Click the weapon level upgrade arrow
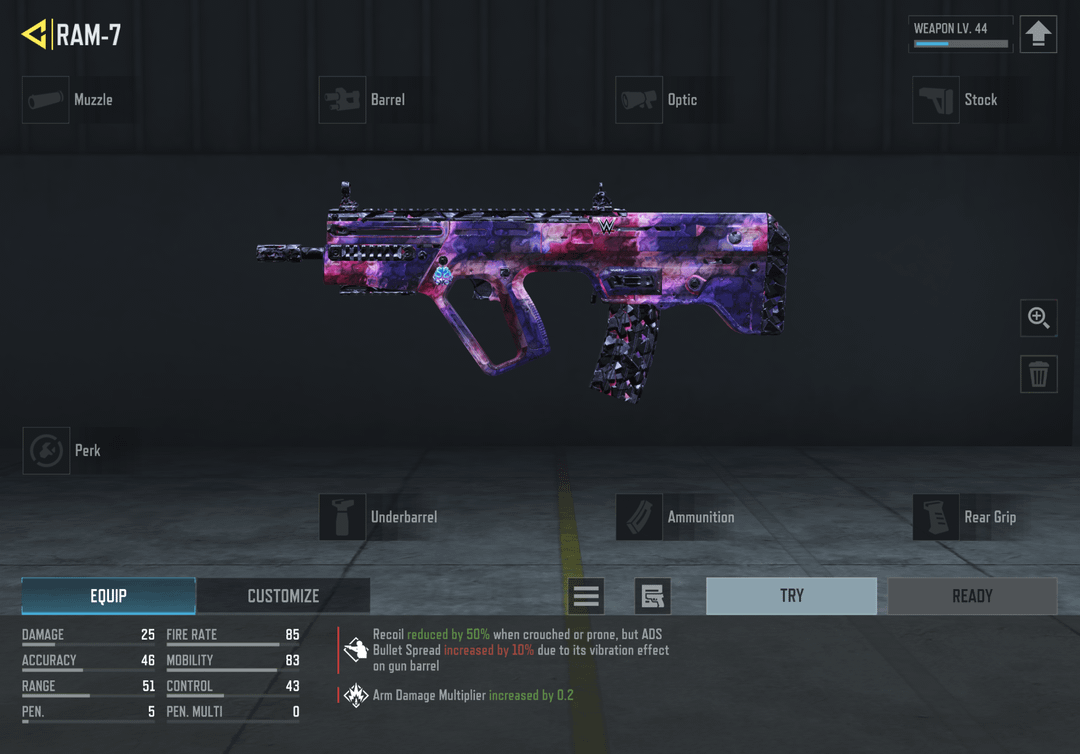 coord(1038,35)
